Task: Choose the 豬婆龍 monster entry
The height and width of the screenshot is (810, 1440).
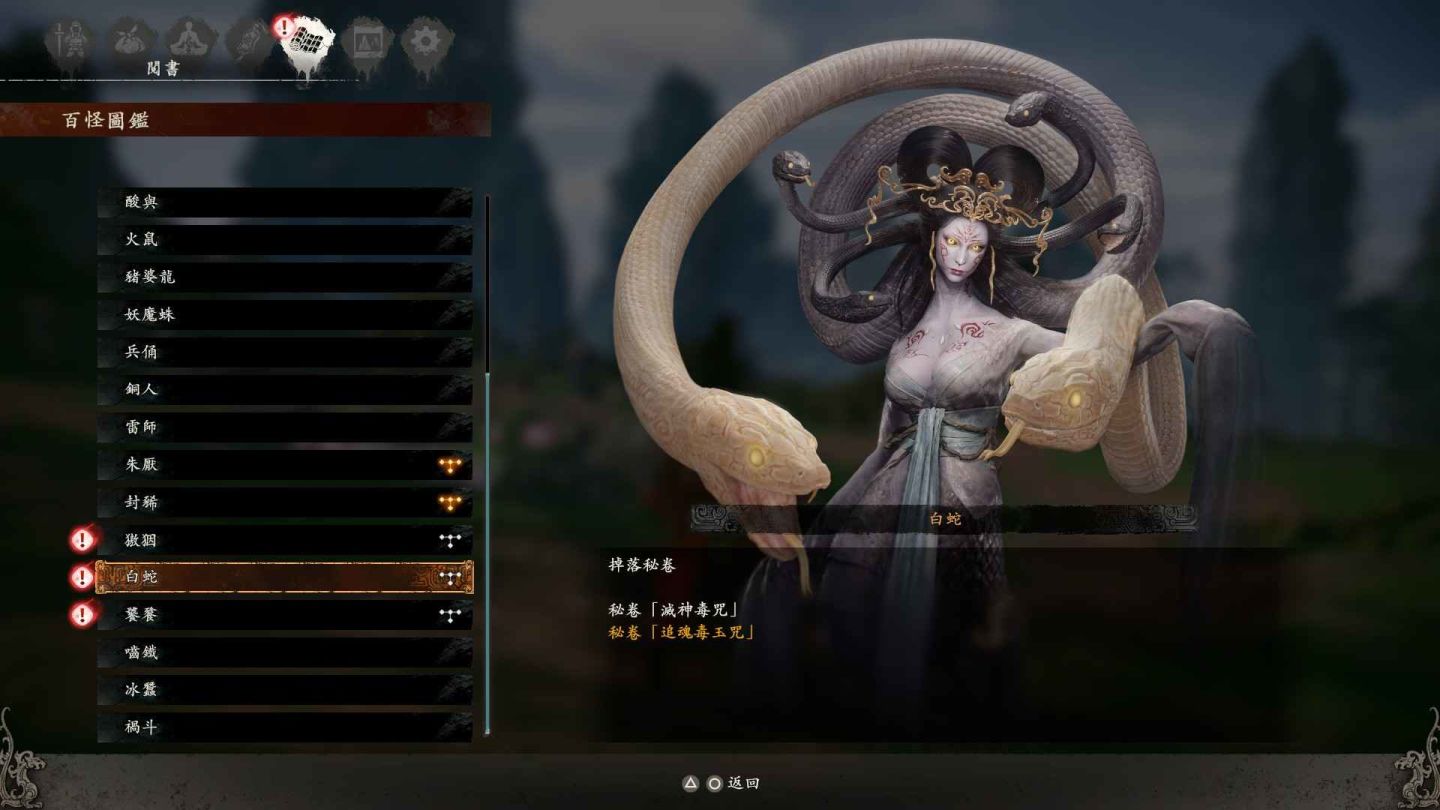Action: click(285, 277)
